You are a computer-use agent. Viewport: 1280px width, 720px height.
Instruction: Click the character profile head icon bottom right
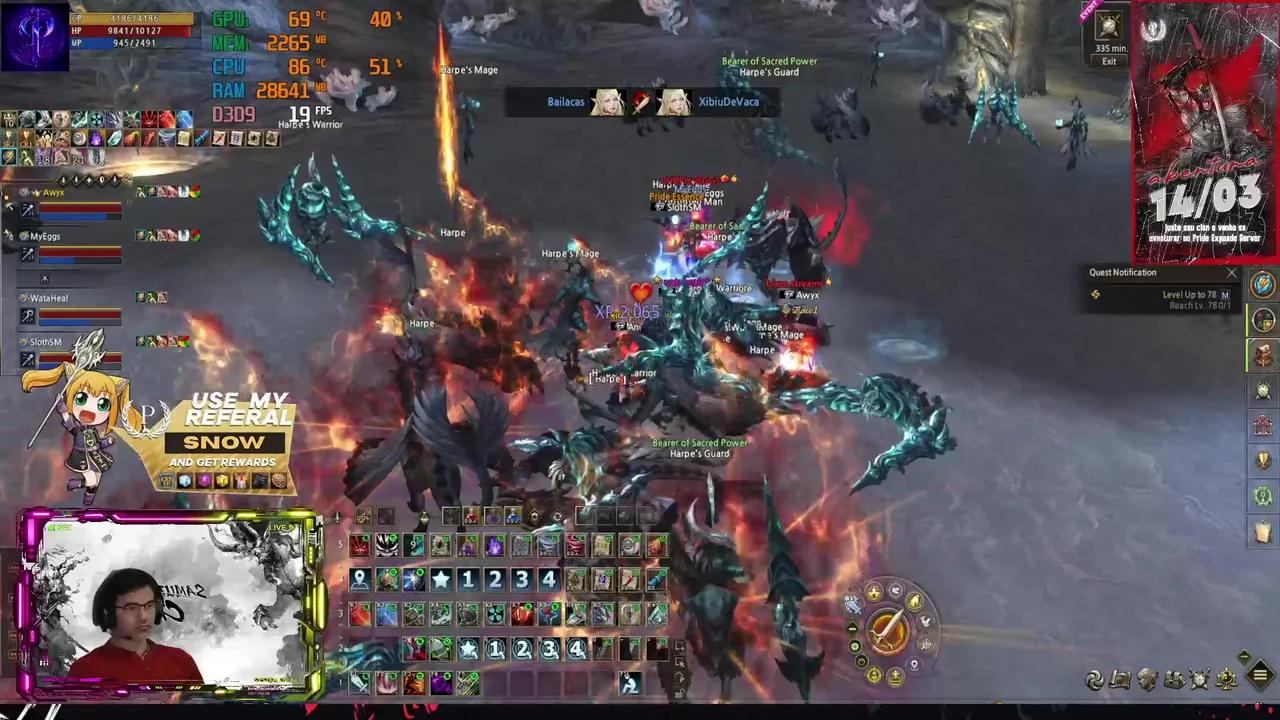[1147, 678]
